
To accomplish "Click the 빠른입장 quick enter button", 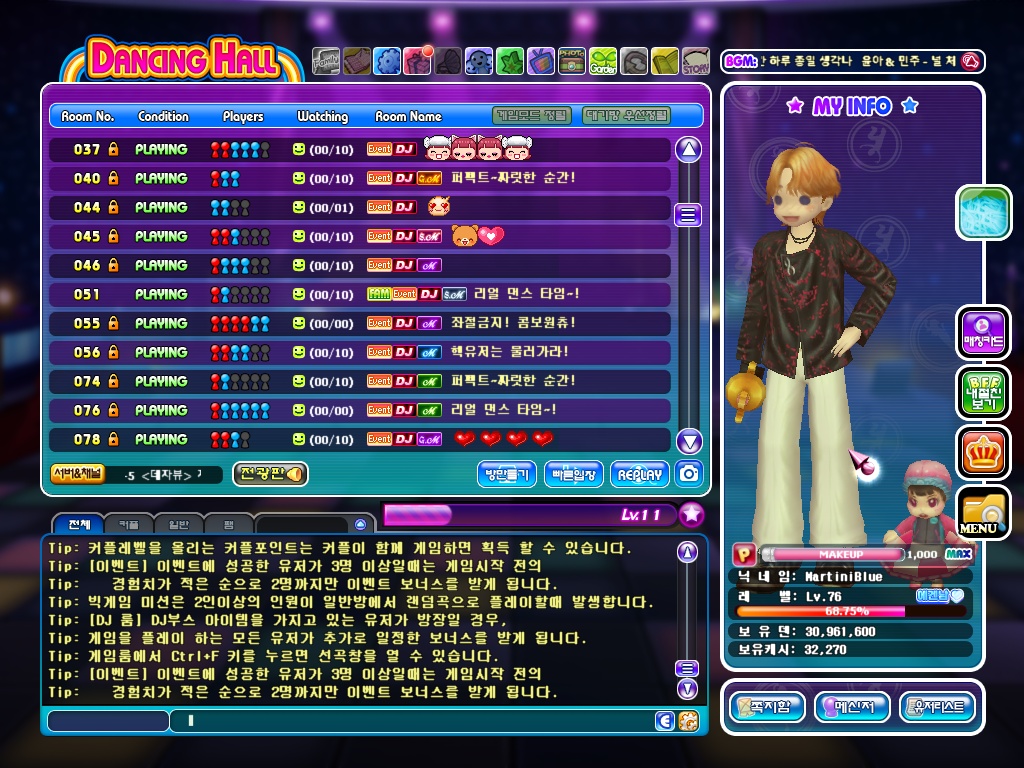I will pyautogui.click(x=574, y=474).
